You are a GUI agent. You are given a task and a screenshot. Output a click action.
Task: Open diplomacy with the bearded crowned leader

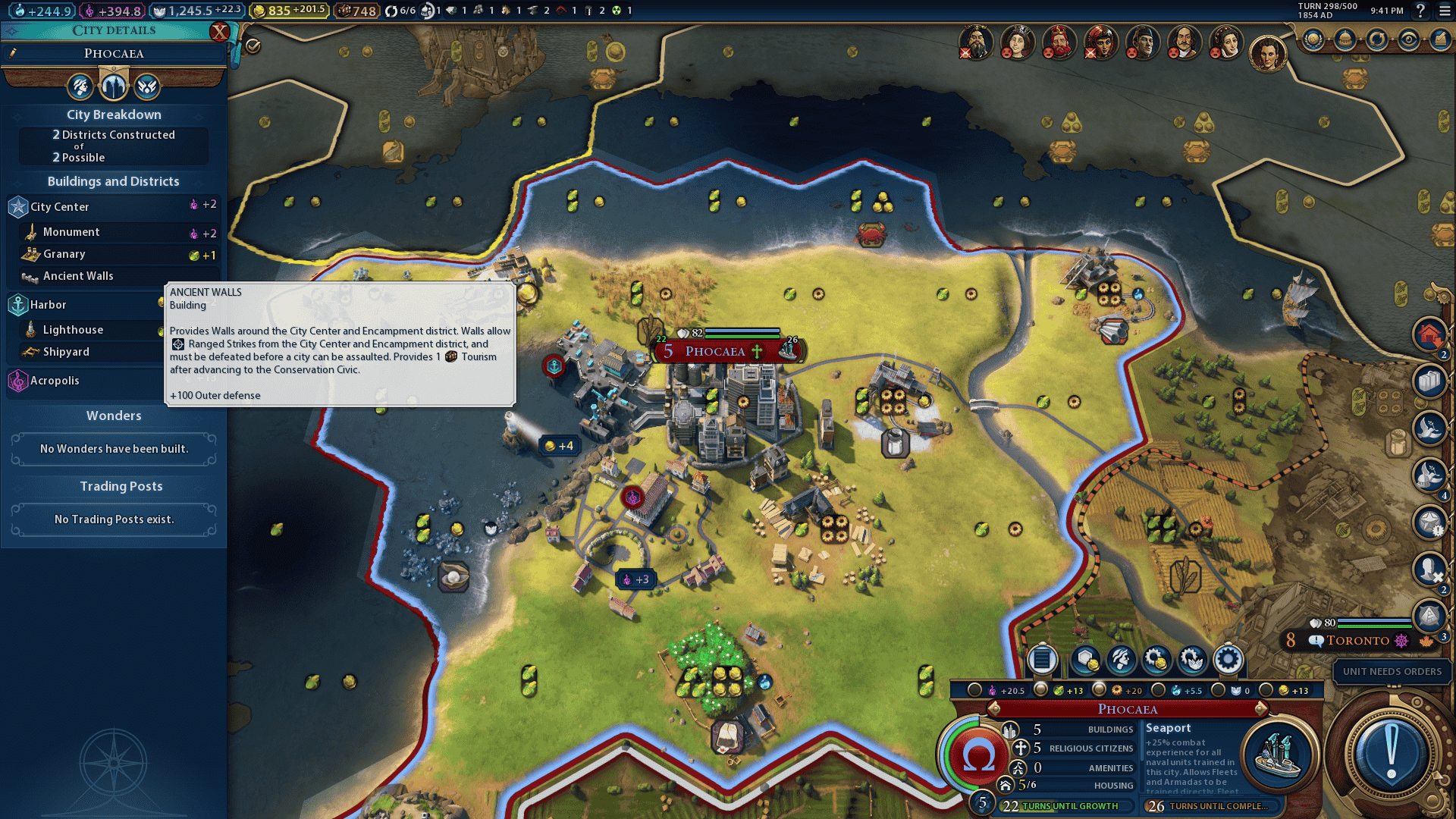(x=1059, y=42)
